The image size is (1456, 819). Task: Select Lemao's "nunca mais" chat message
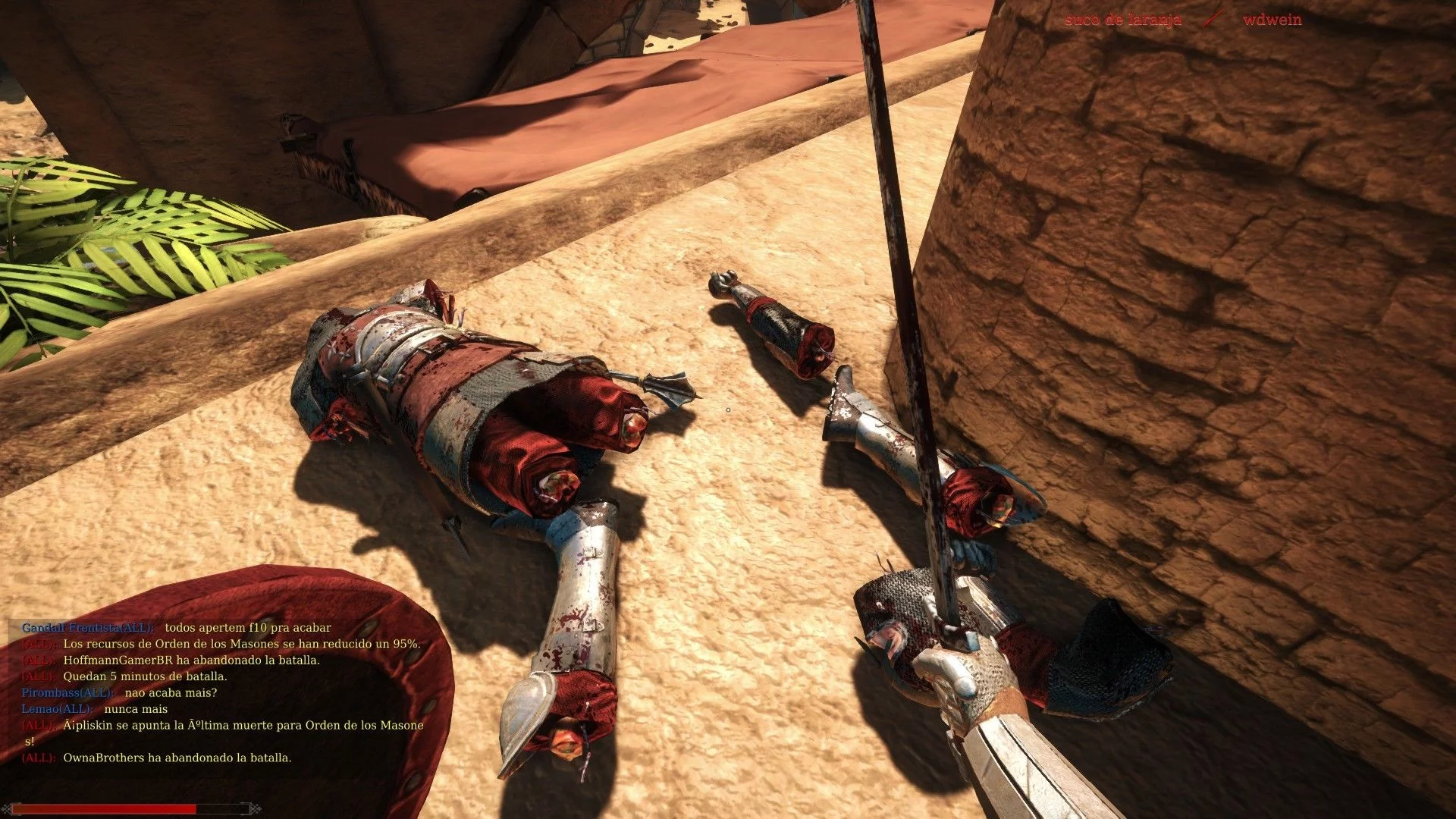[136, 709]
